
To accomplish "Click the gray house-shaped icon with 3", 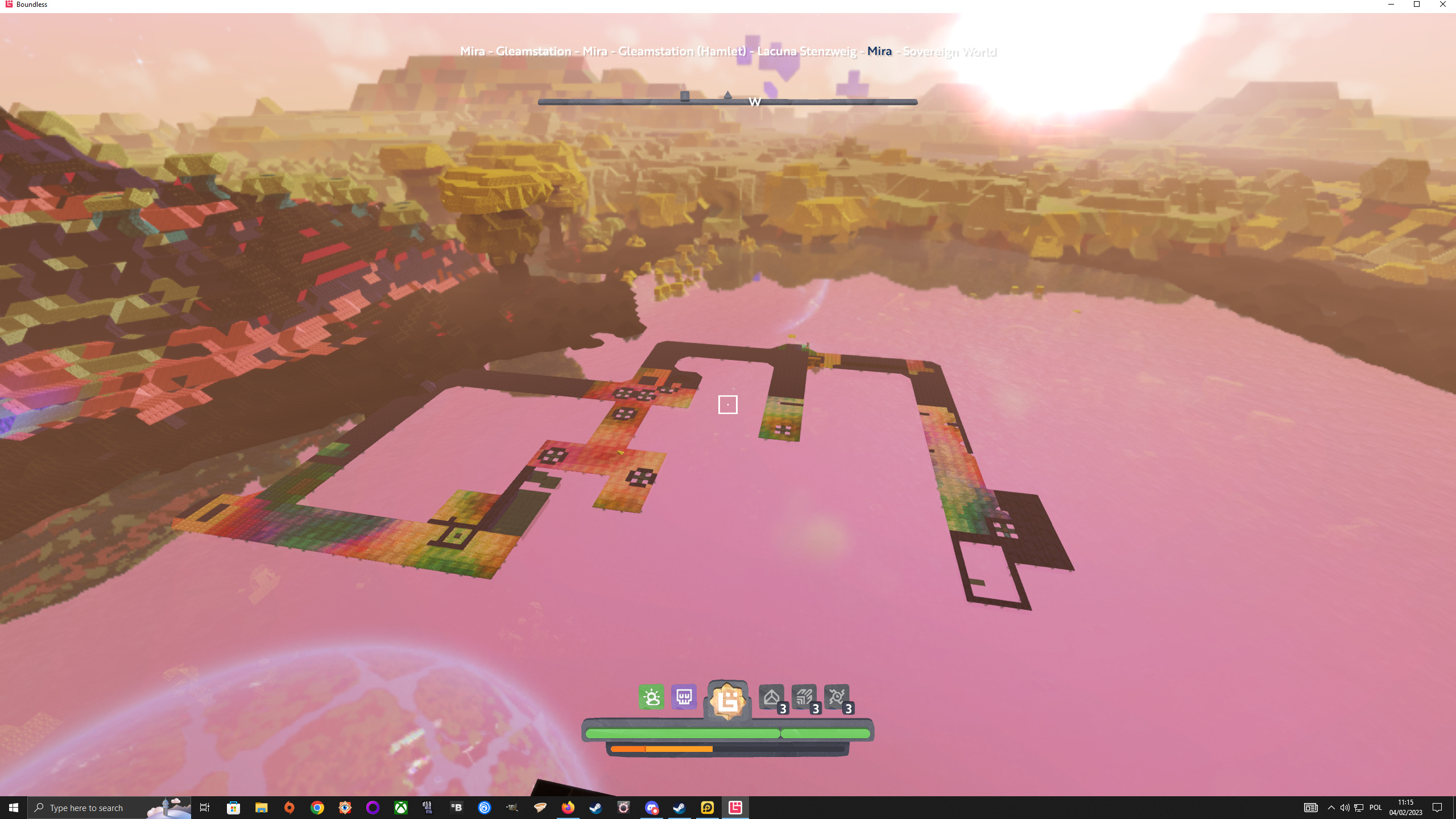I will pyautogui.click(x=772, y=697).
